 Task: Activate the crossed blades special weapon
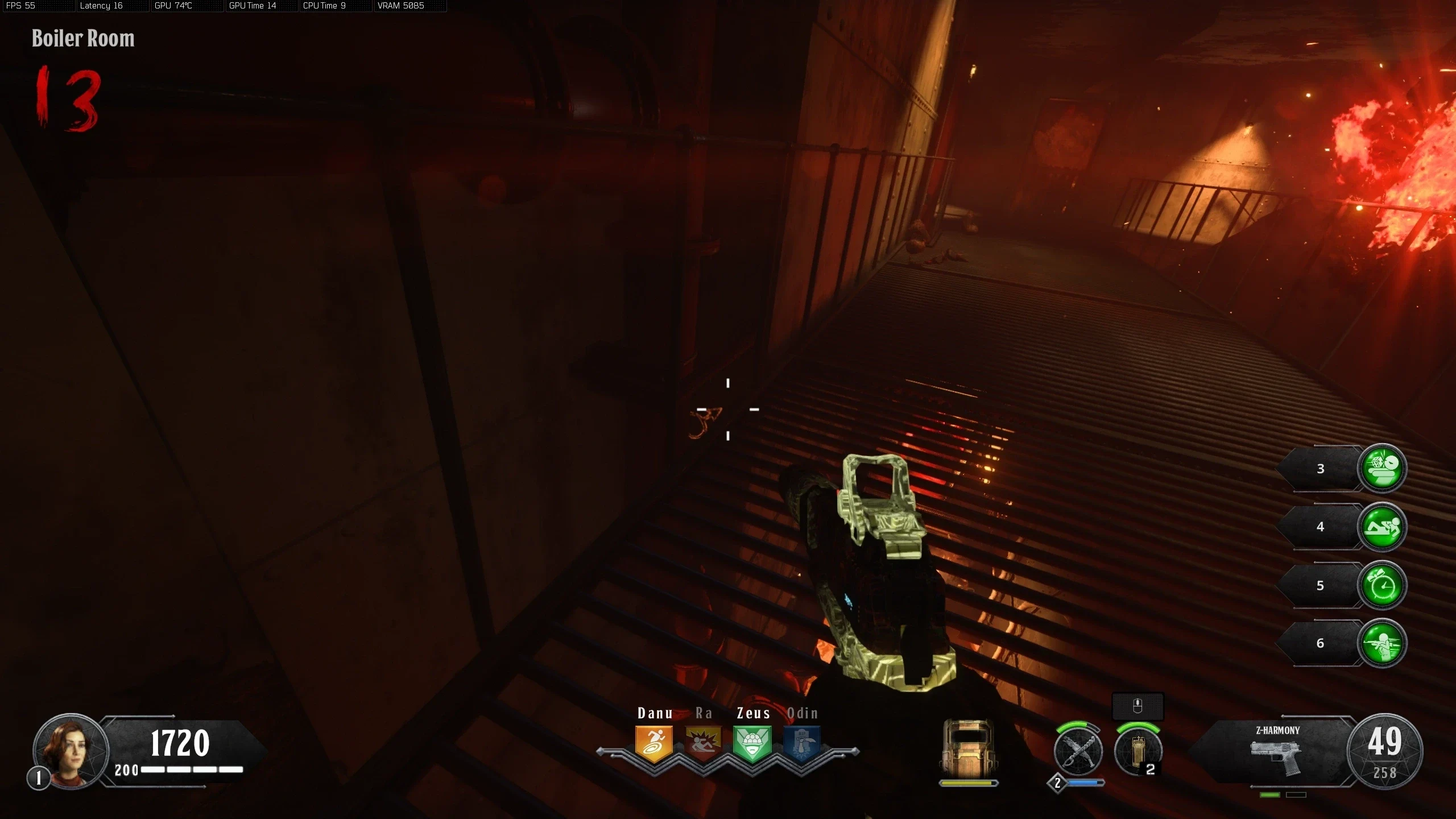pos(1078,751)
